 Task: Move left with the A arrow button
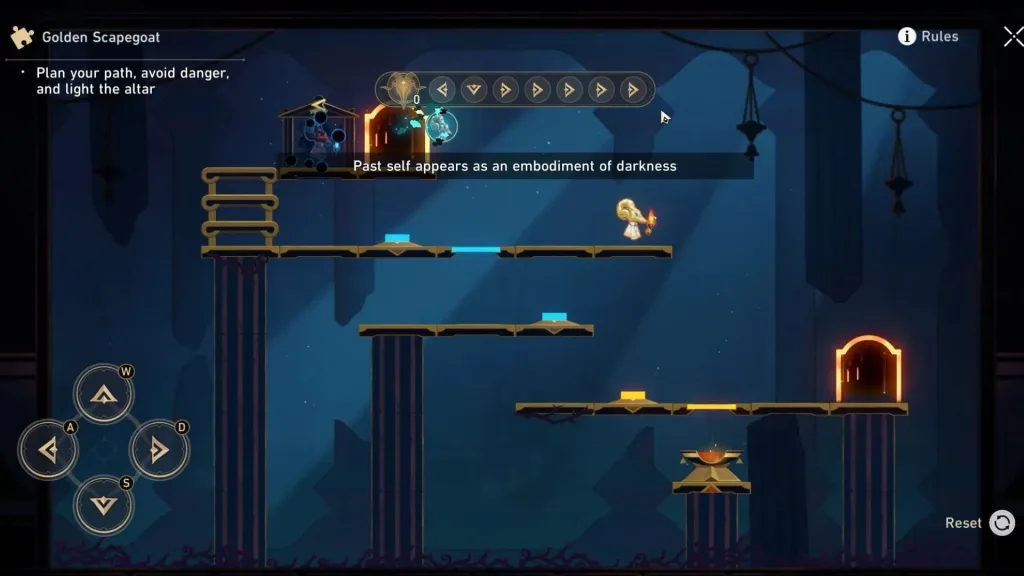[47, 450]
